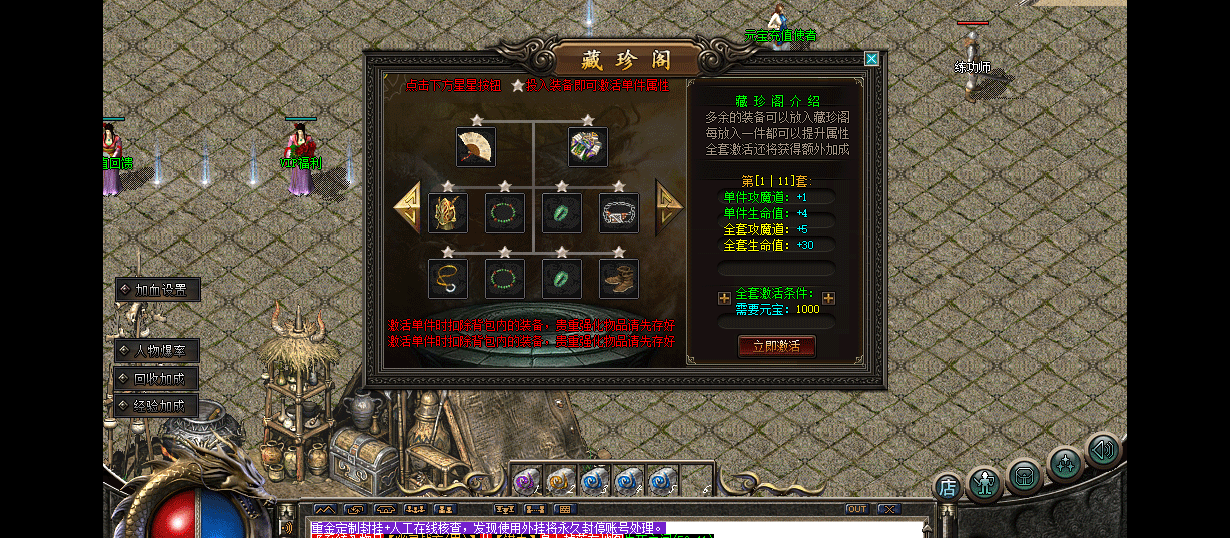Go to the next set with right arrow
This screenshot has width=1230, height=538.
[x=668, y=207]
